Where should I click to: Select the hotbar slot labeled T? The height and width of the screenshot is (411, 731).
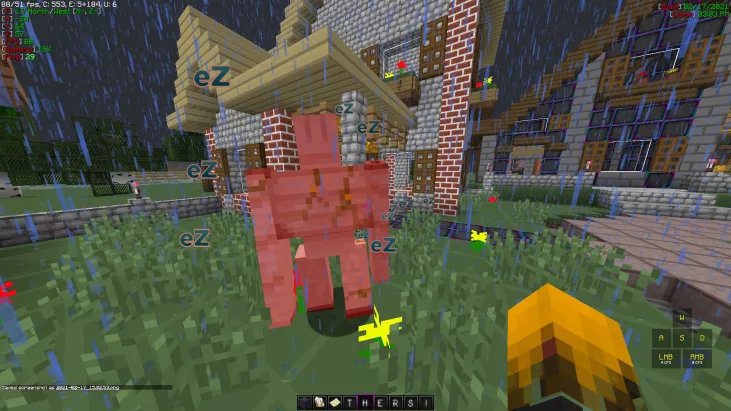click(349, 403)
